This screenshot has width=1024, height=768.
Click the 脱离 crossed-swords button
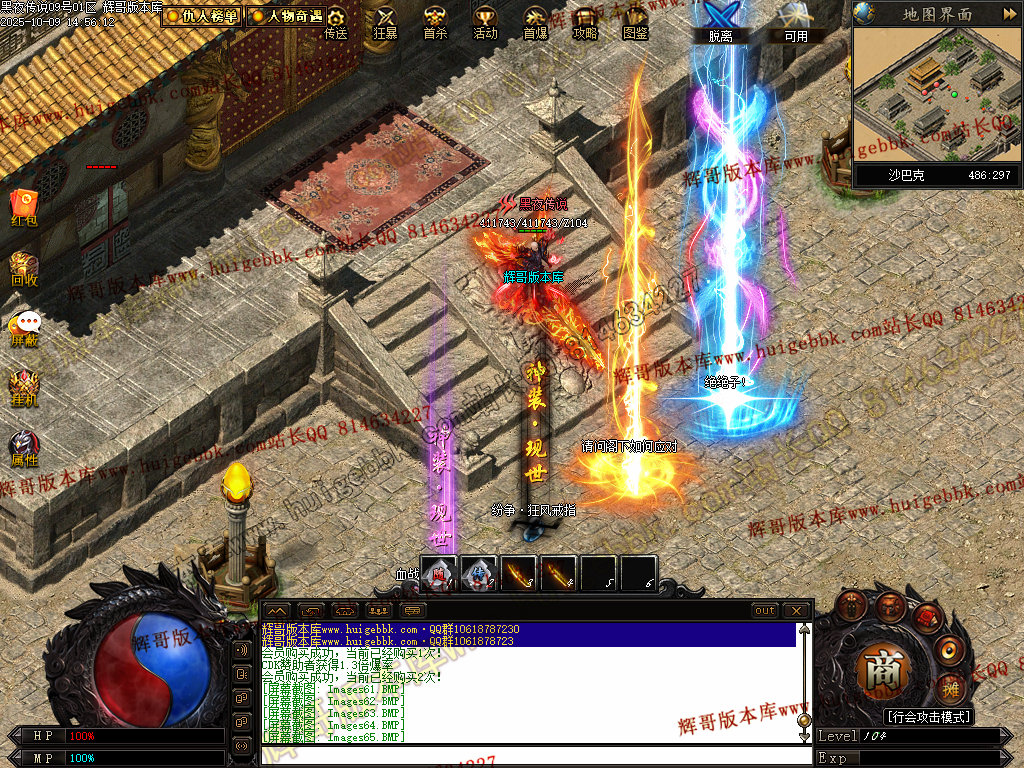(x=720, y=20)
